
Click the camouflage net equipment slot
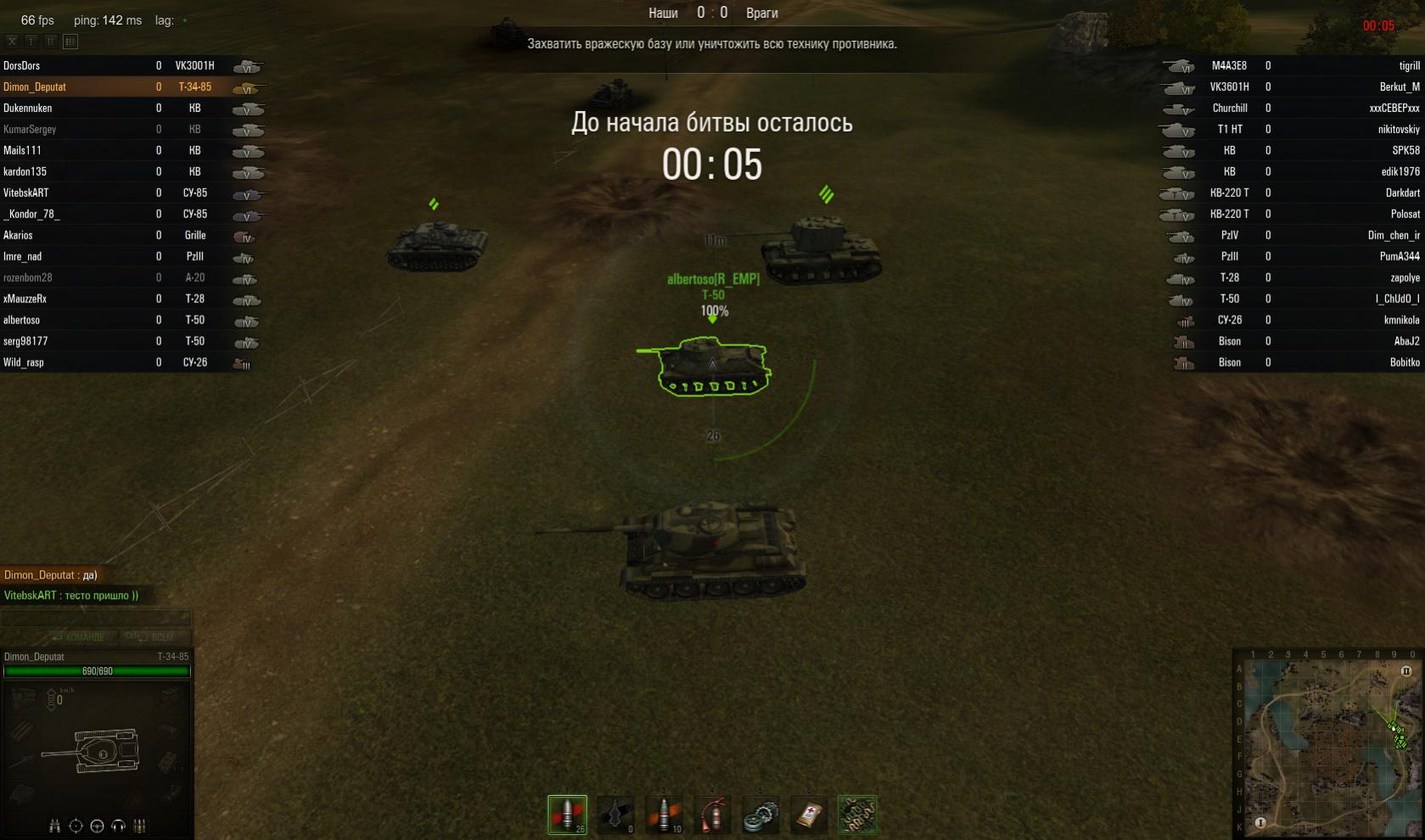856,815
